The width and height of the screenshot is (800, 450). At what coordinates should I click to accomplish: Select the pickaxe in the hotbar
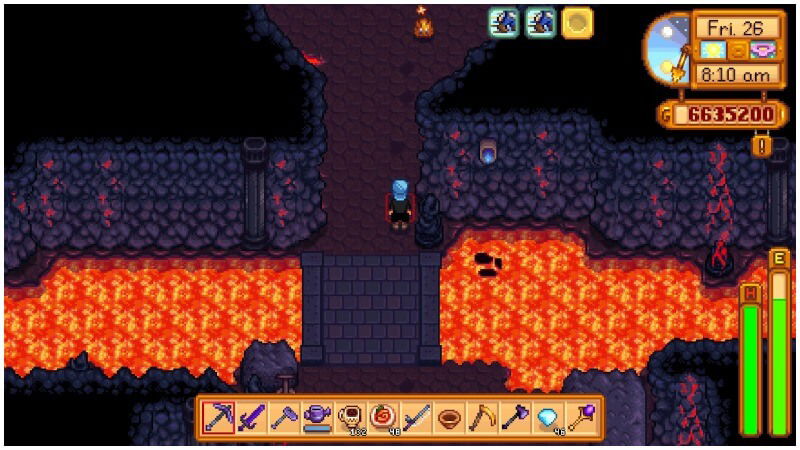click(x=218, y=416)
